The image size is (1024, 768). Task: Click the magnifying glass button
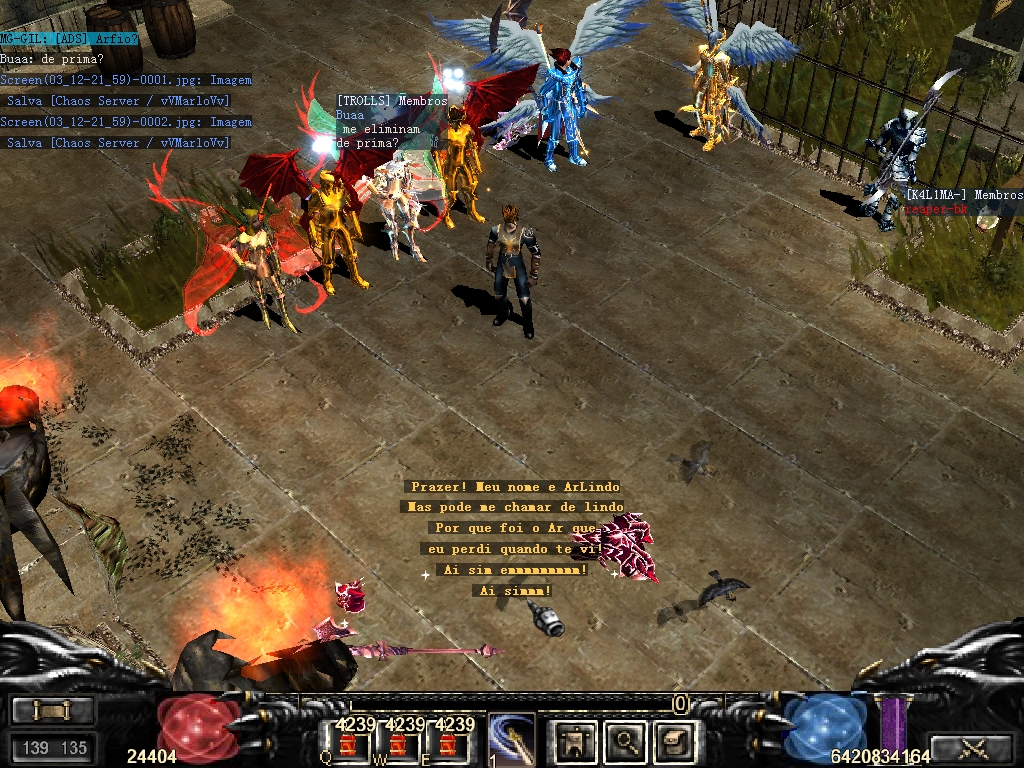(x=626, y=741)
